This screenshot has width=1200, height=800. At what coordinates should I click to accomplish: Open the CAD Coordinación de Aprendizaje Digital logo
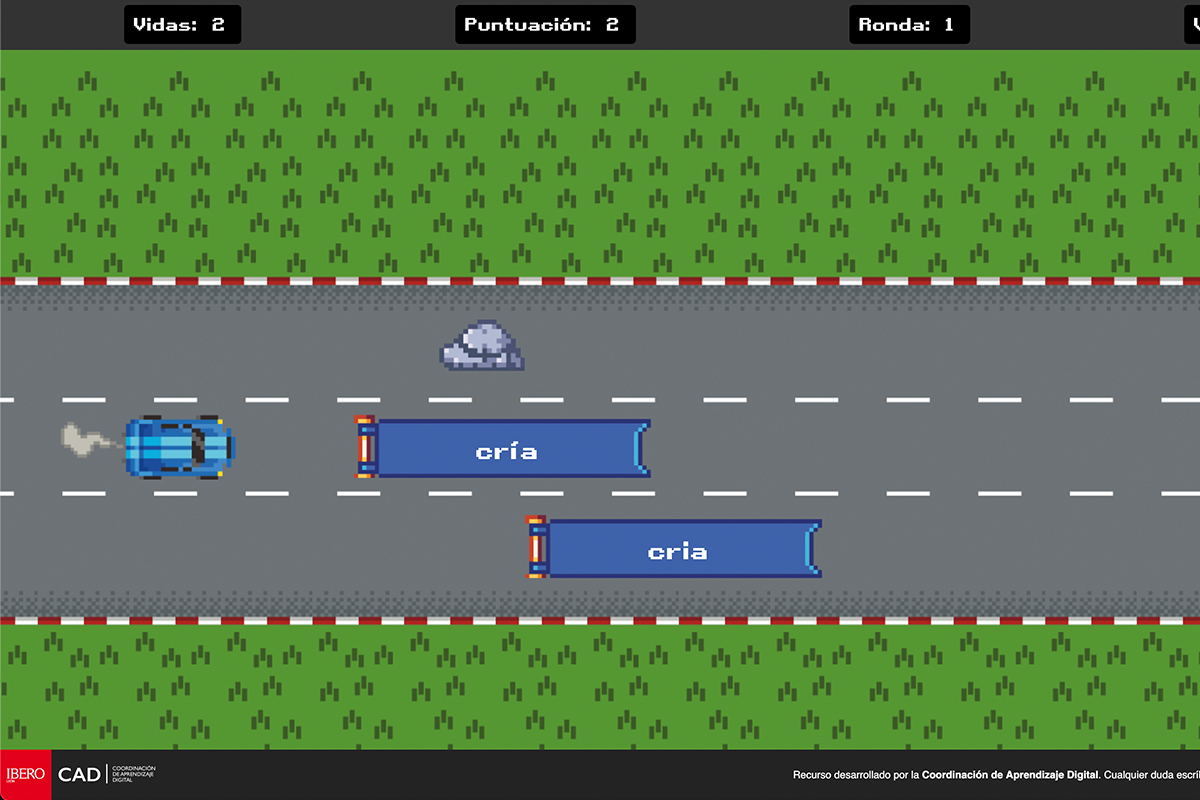coord(106,774)
